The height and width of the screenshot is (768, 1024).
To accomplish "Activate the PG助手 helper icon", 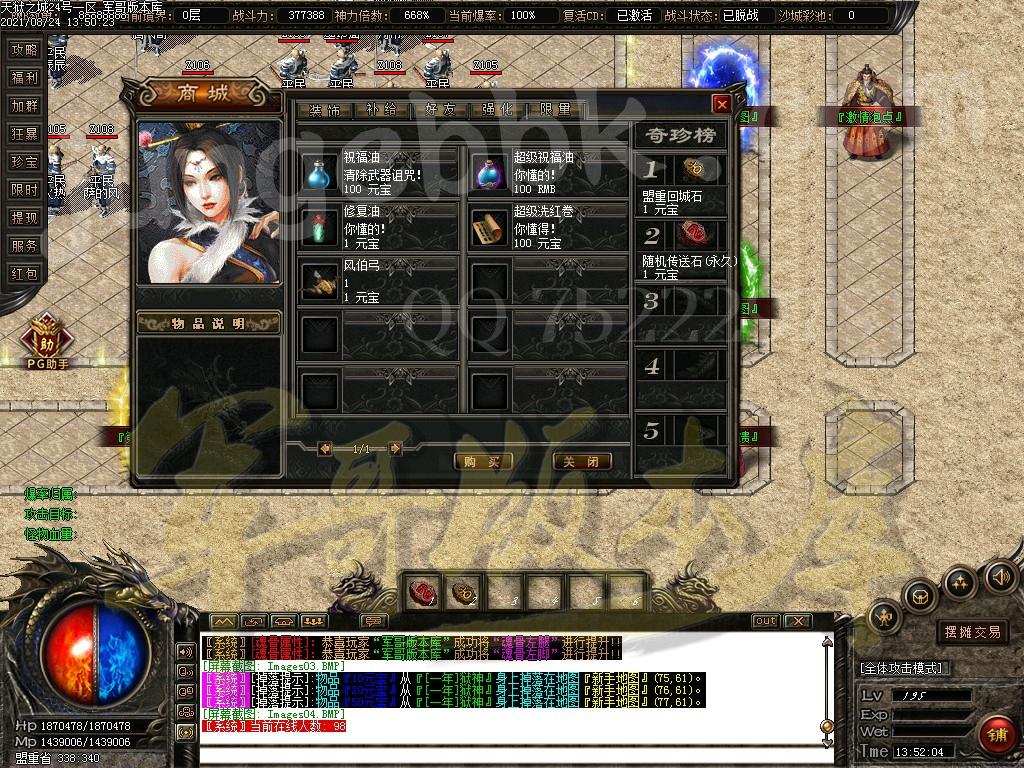I will (47, 335).
